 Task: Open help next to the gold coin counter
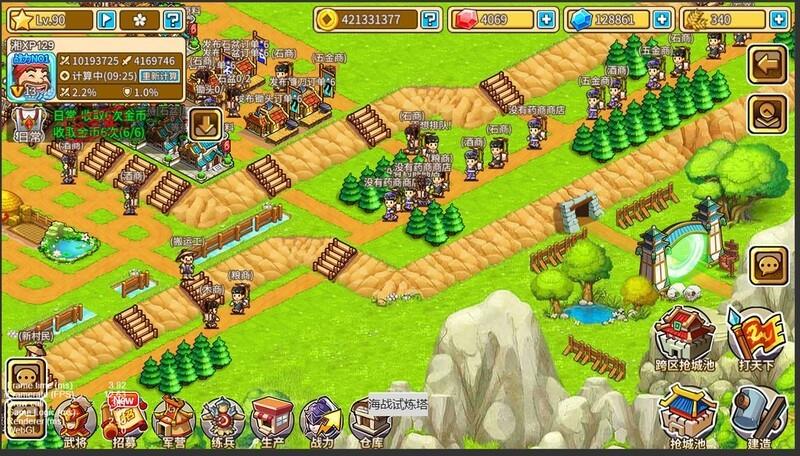click(429, 19)
